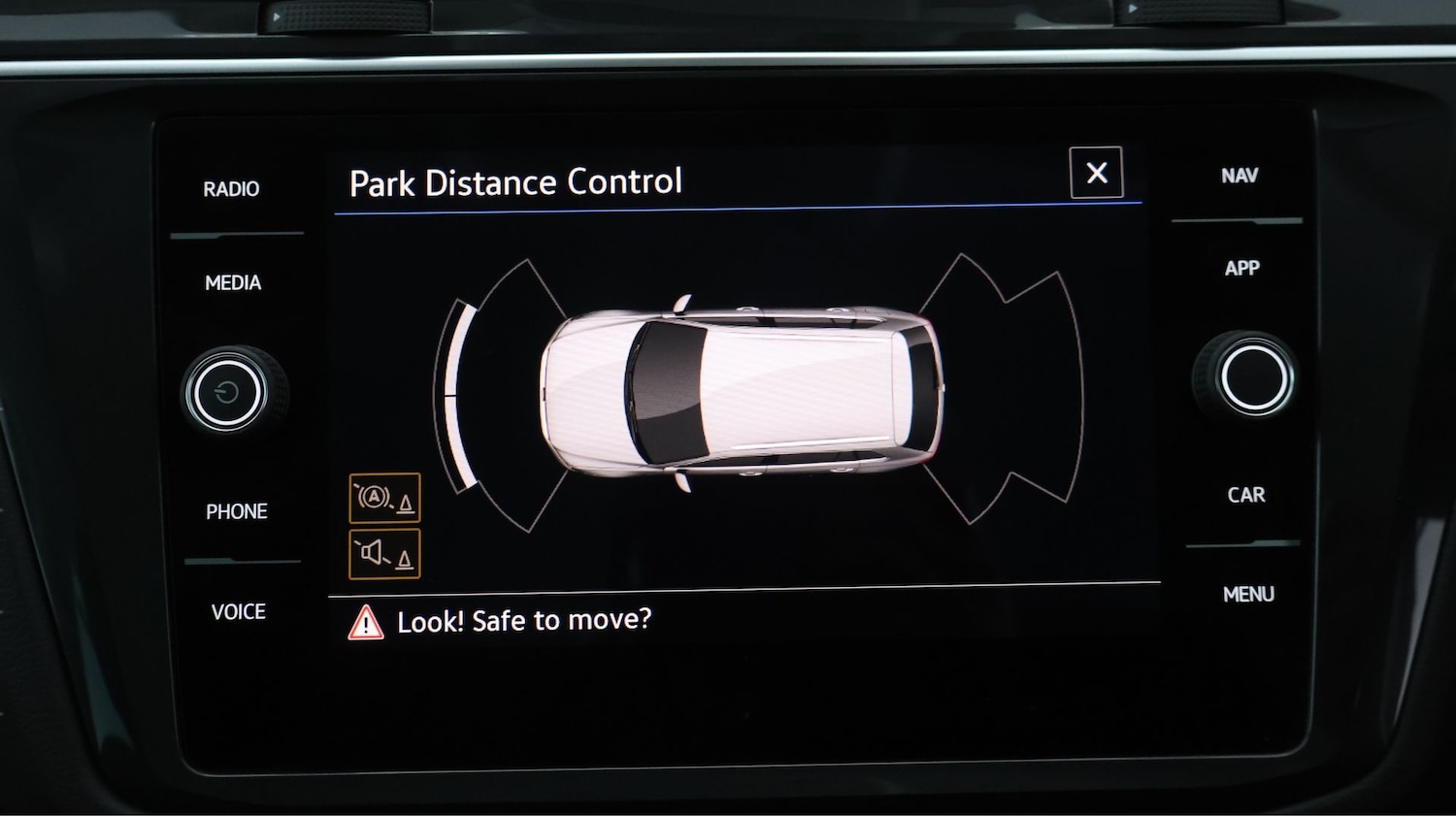Start VOICE control

(x=237, y=611)
